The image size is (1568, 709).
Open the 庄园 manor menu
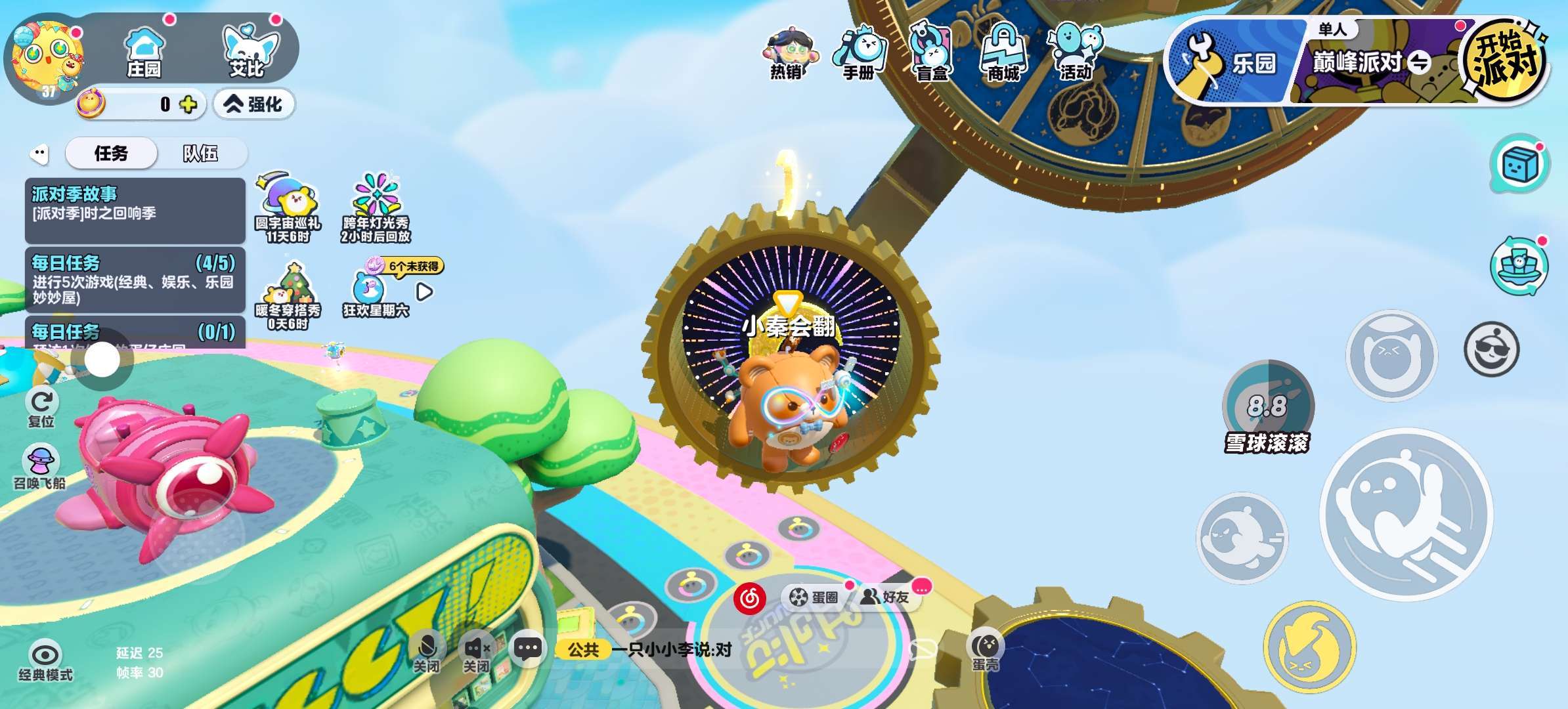pyautogui.click(x=144, y=51)
